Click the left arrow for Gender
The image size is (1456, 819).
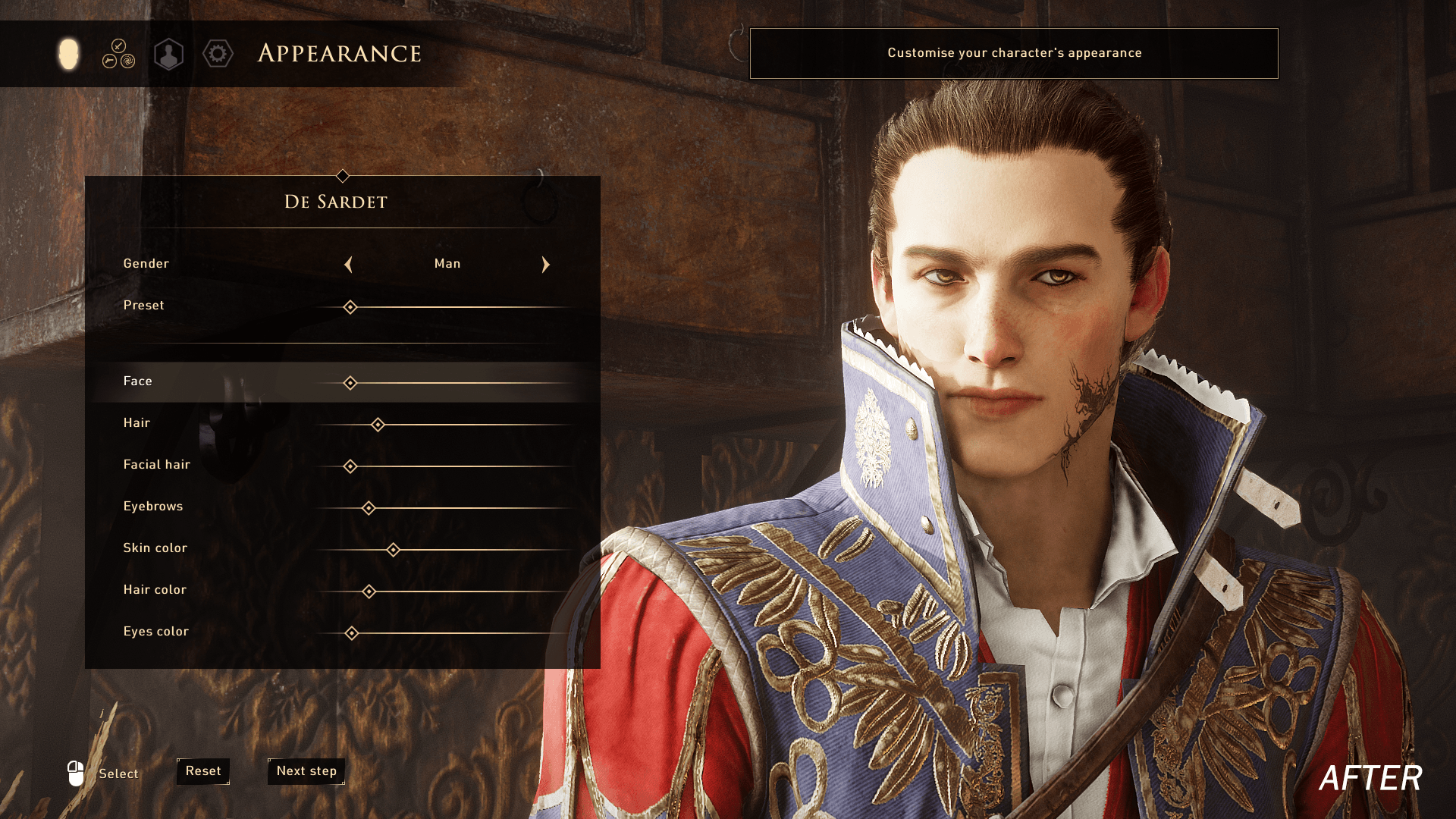[x=348, y=264]
